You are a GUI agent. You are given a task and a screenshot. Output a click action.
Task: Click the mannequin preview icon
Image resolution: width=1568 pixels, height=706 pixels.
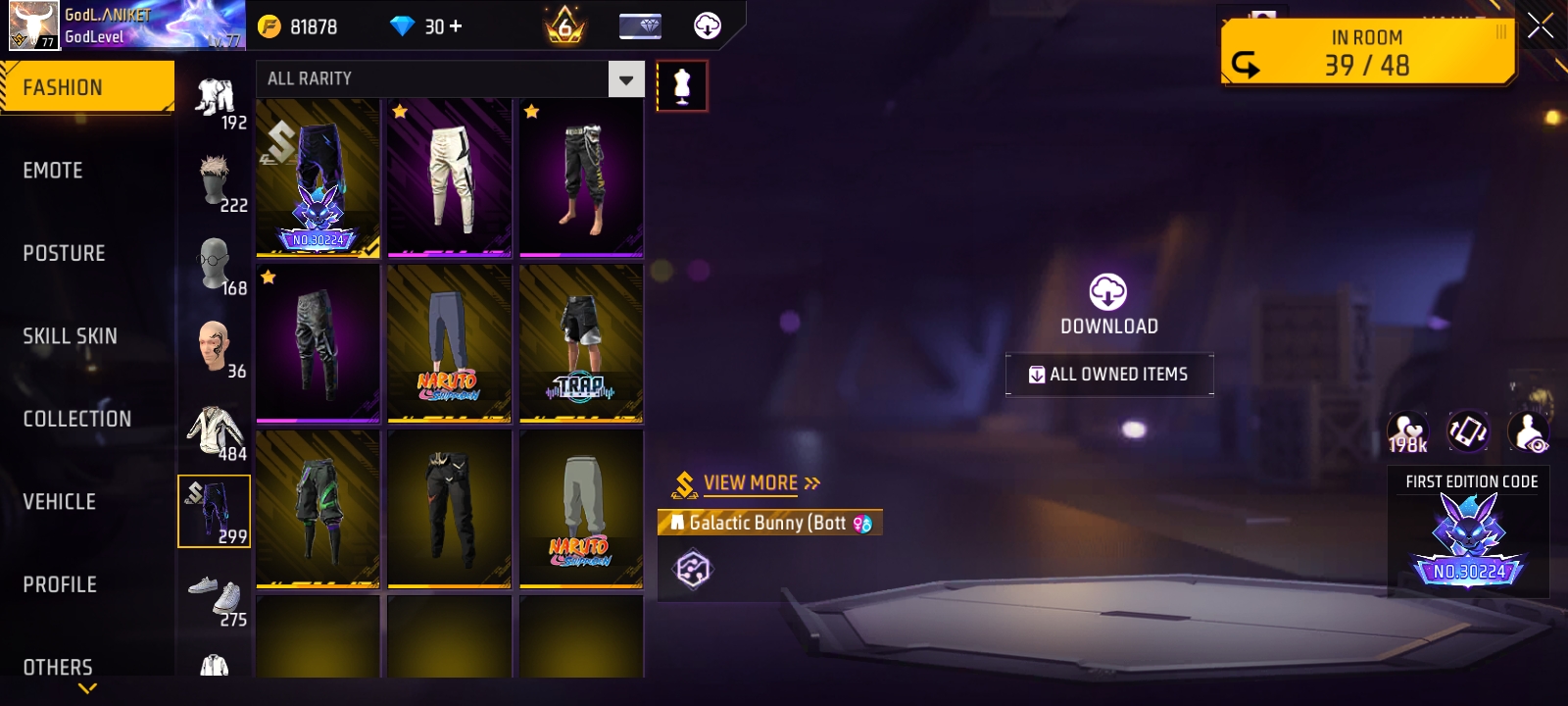(681, 84)
